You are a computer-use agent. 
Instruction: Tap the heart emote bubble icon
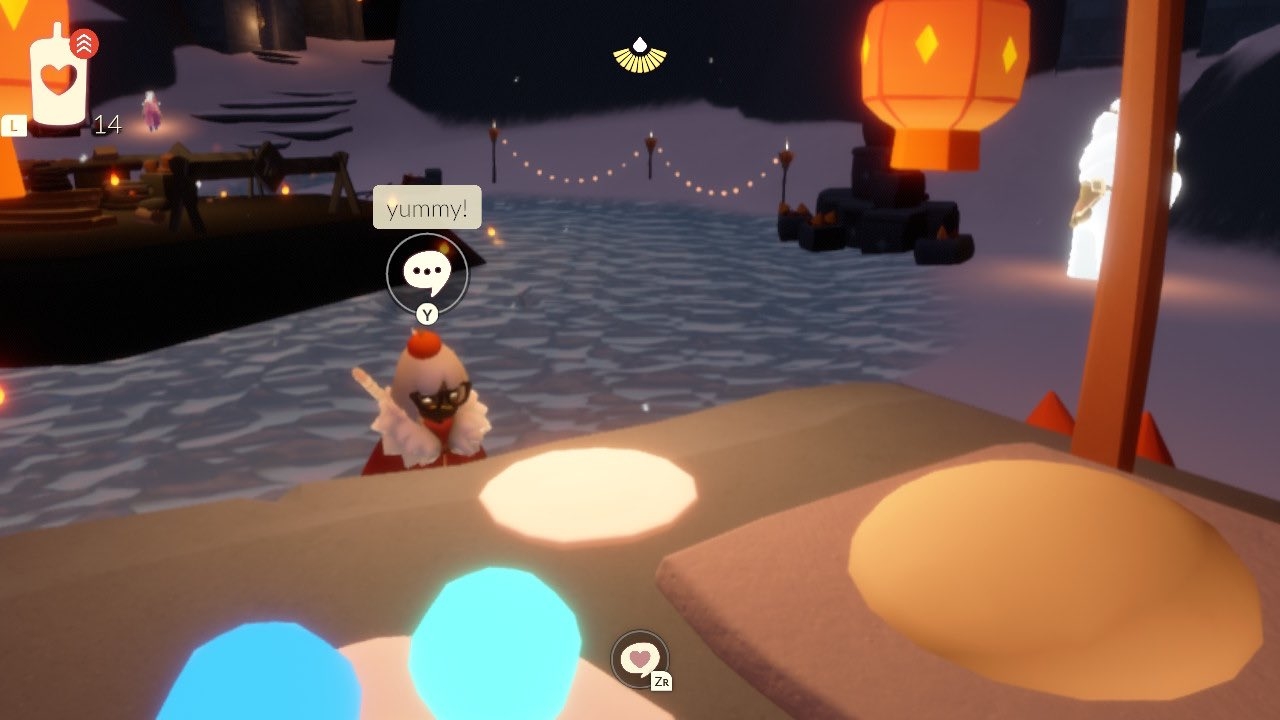point(639,659)
